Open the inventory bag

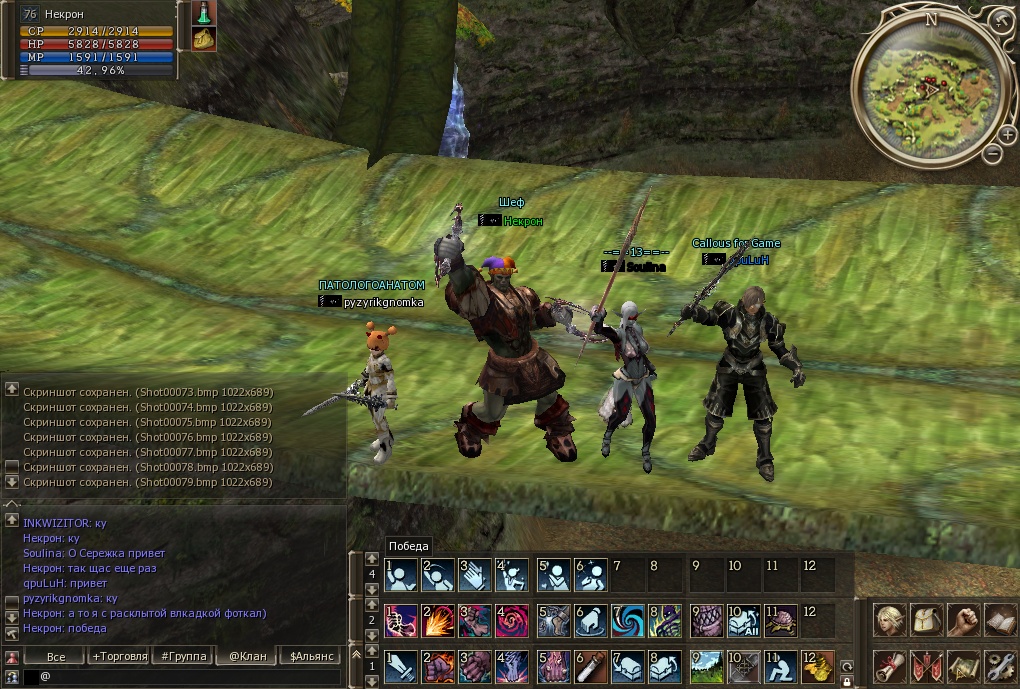[926, 620]
